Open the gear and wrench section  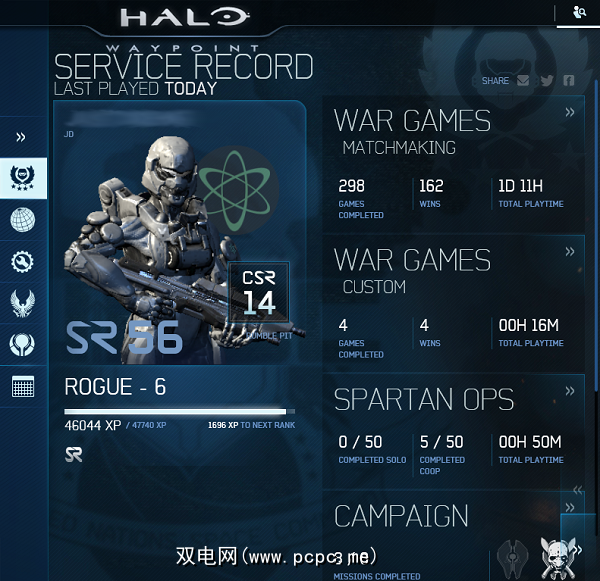click(23, 262)
